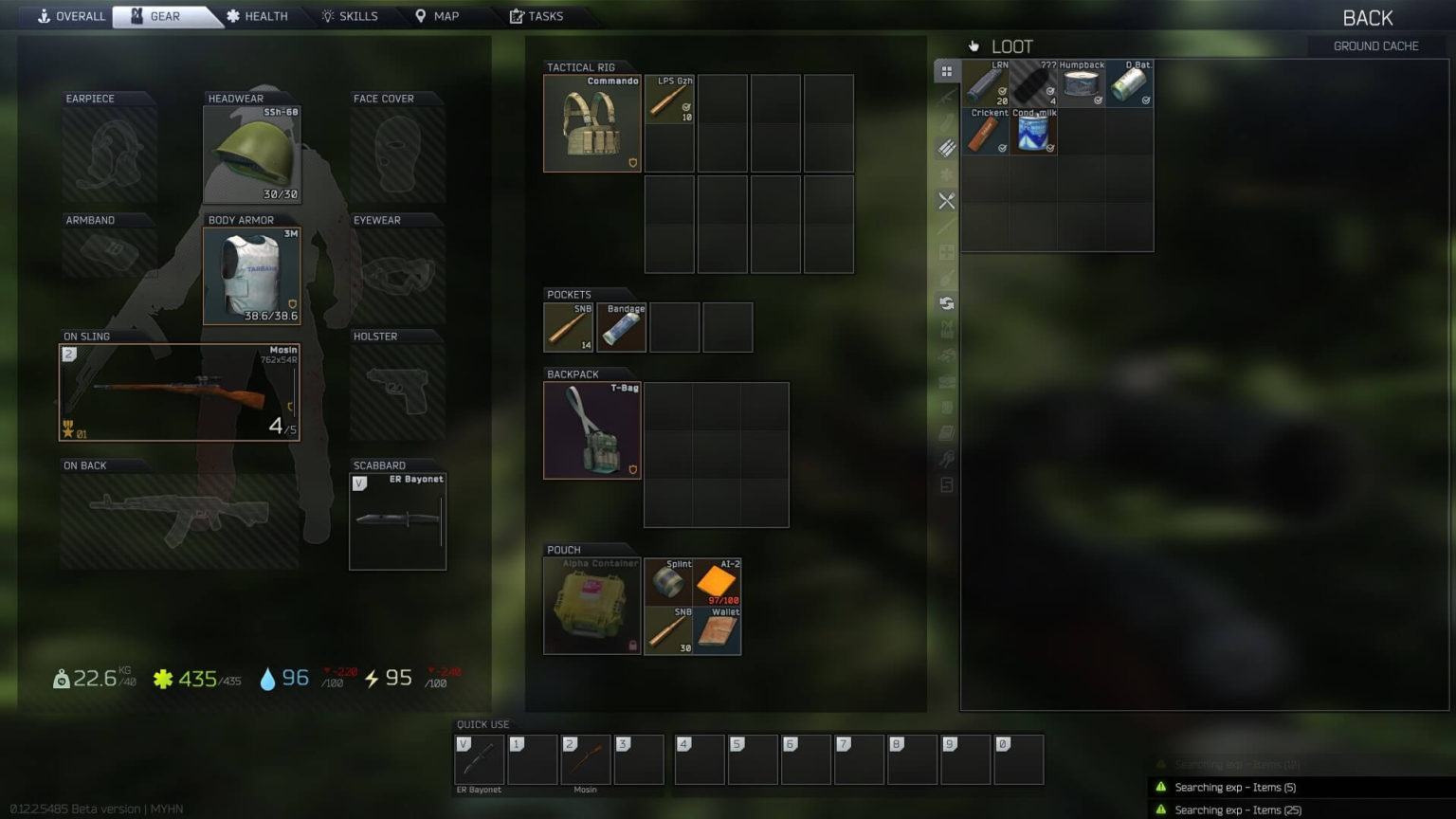The image size is (1456, 819).
Task: Select the medical cross filter icon
Action: 946,252
